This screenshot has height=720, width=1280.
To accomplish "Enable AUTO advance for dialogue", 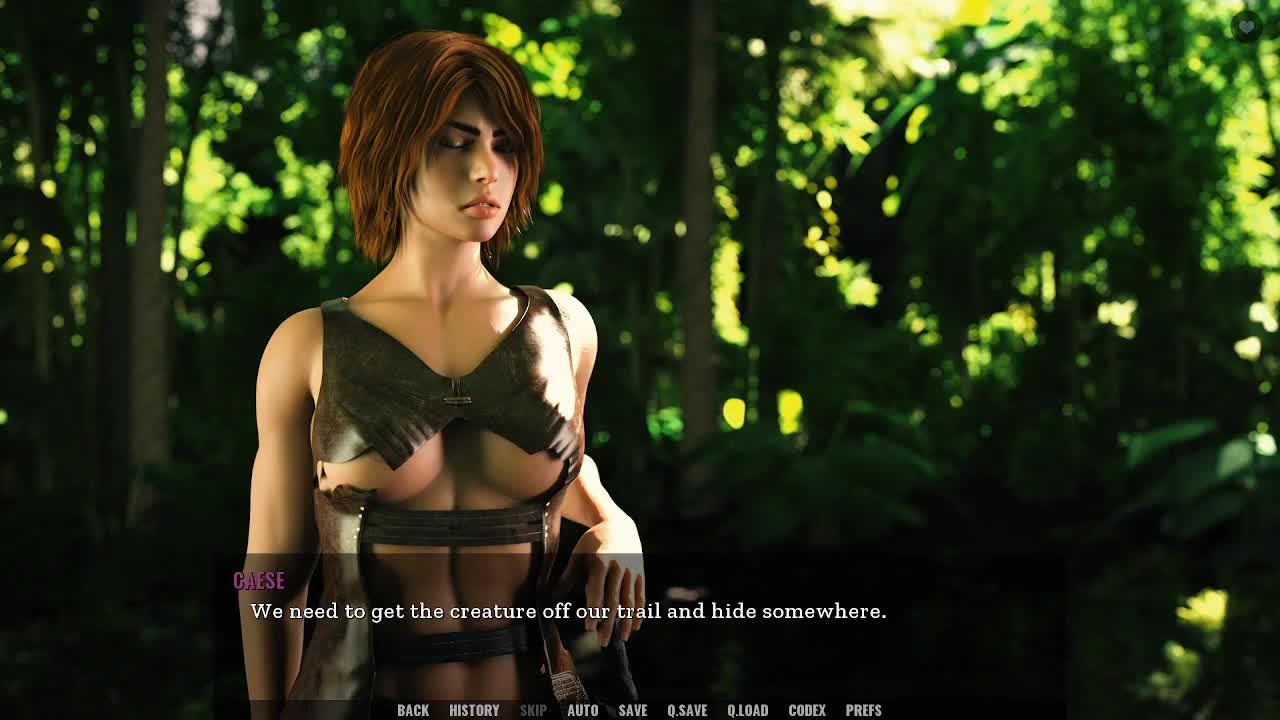I will click(x=582, y=710).
